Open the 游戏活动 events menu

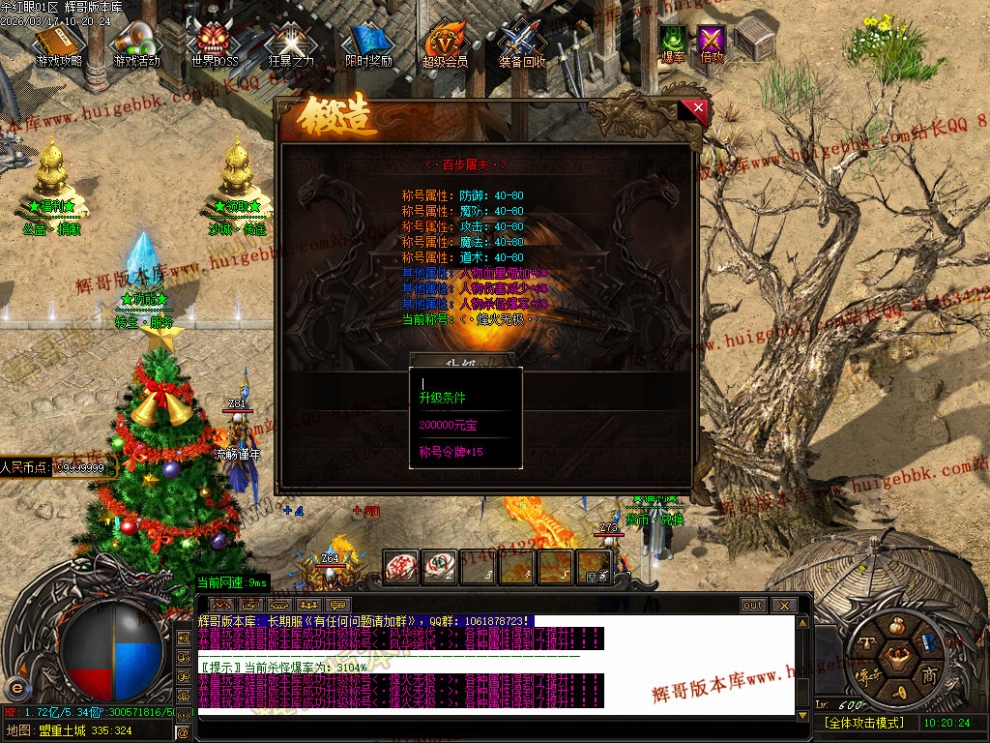click(x=137, y=45)
